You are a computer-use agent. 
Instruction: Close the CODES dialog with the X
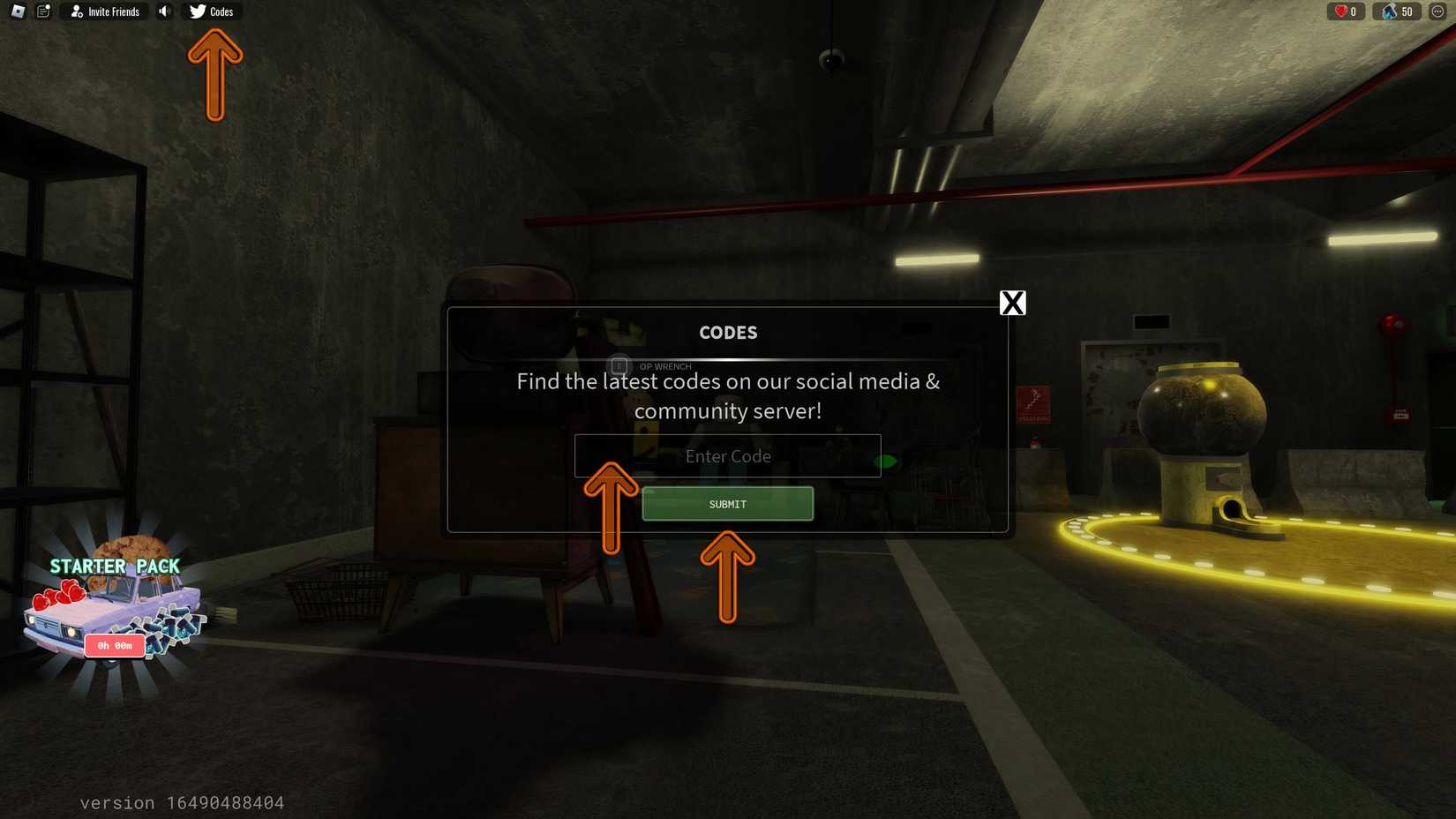click(x=1012, y=303)
